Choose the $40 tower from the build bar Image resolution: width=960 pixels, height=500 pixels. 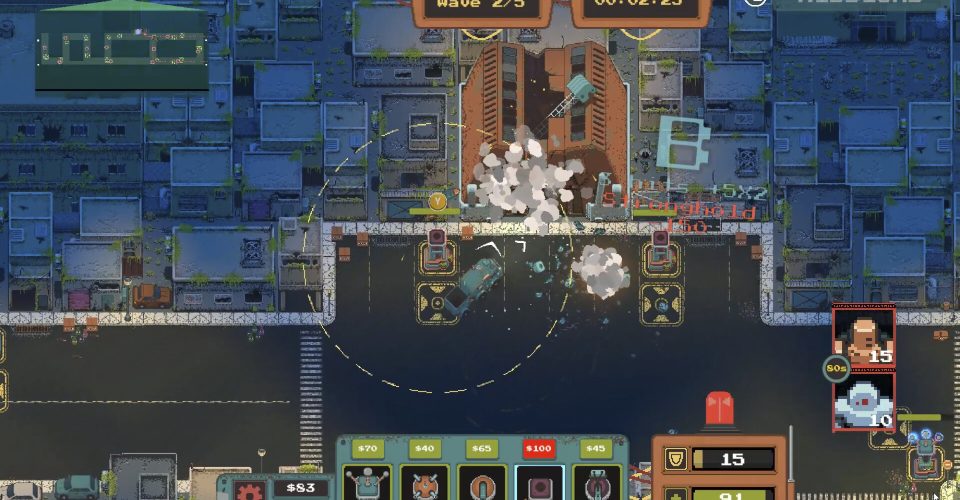[424, 482]
